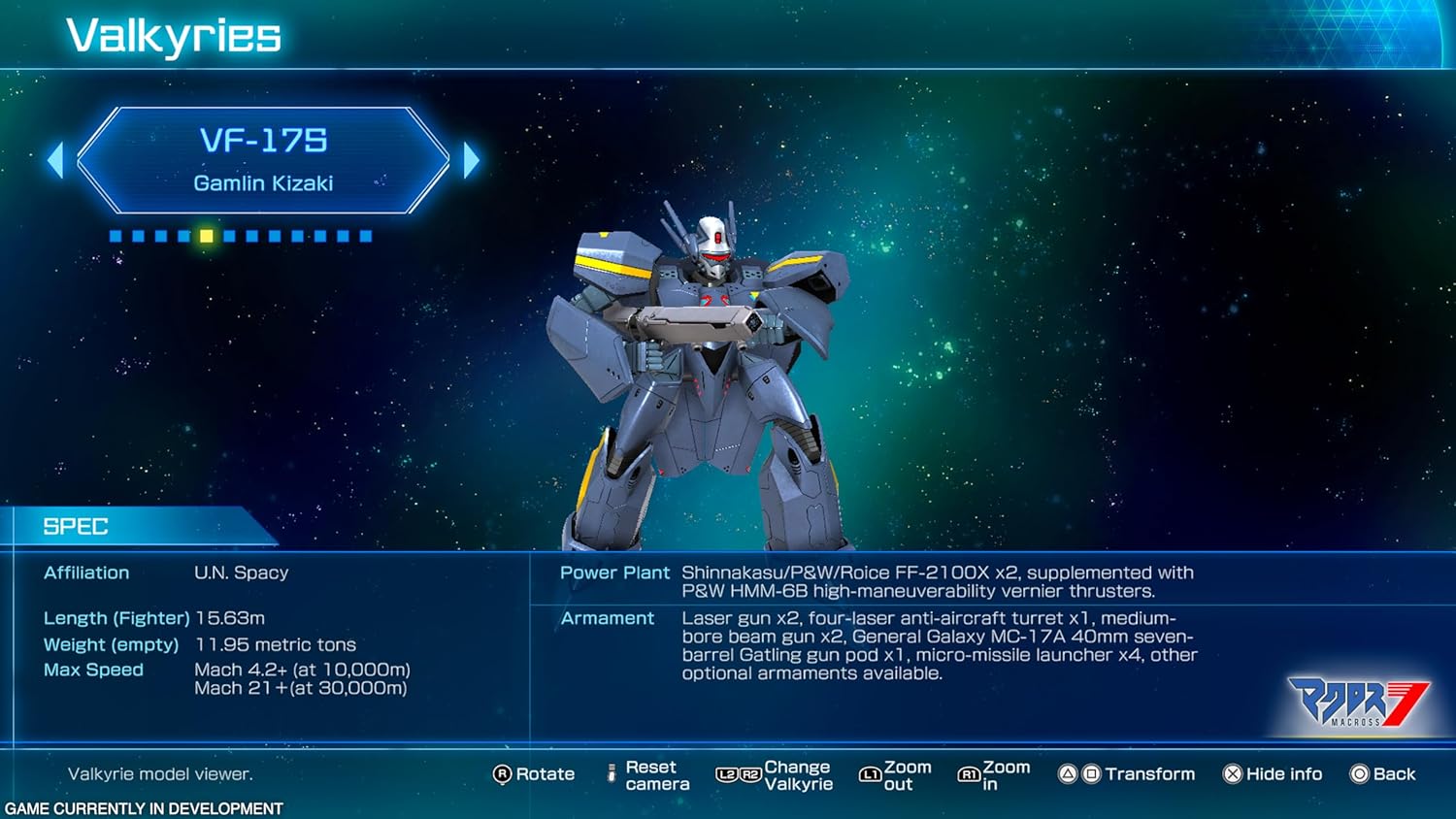Expand the VF-17S name banner
The image size is (1456, 819).
point(264,158)
